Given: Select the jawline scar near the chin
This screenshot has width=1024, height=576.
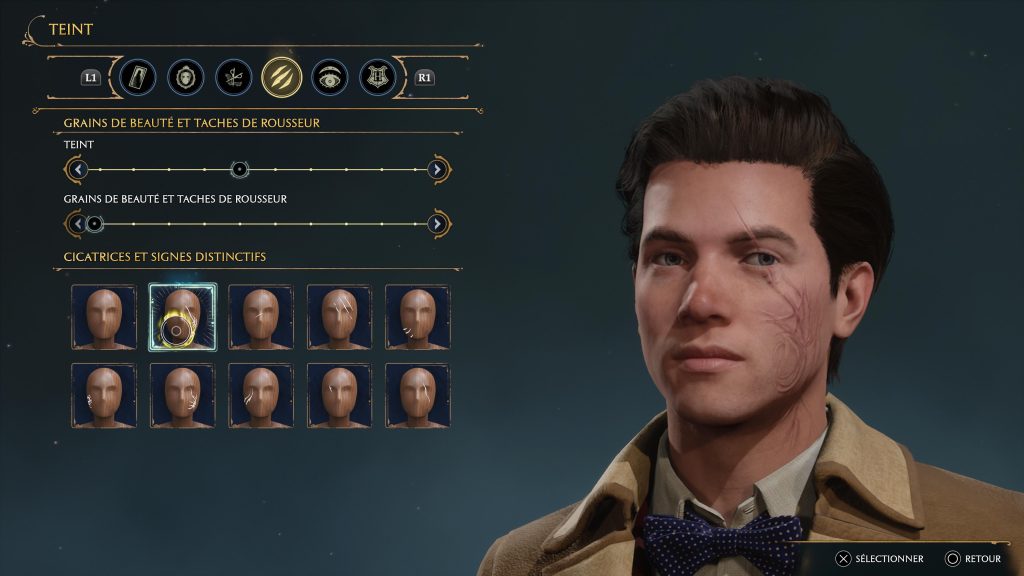Looking at the screenshot, I should [417, 317].
